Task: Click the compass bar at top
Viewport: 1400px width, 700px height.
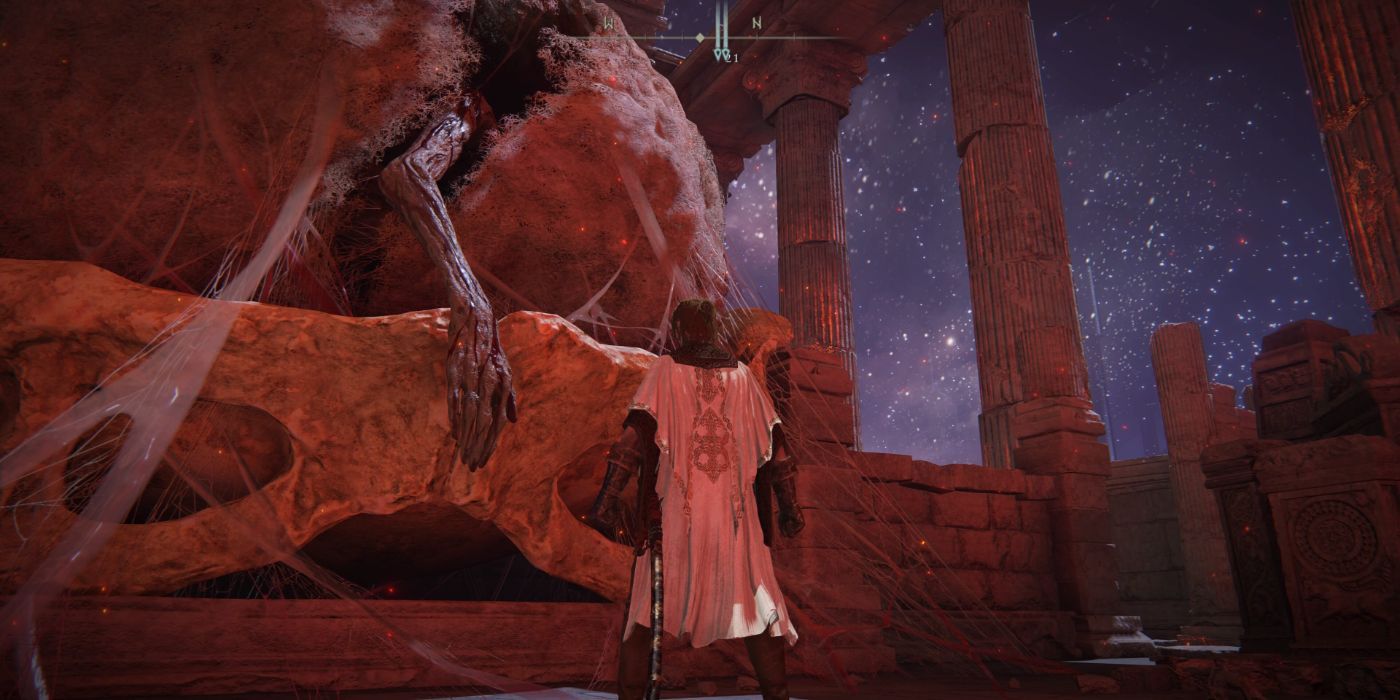Action: 700,37
